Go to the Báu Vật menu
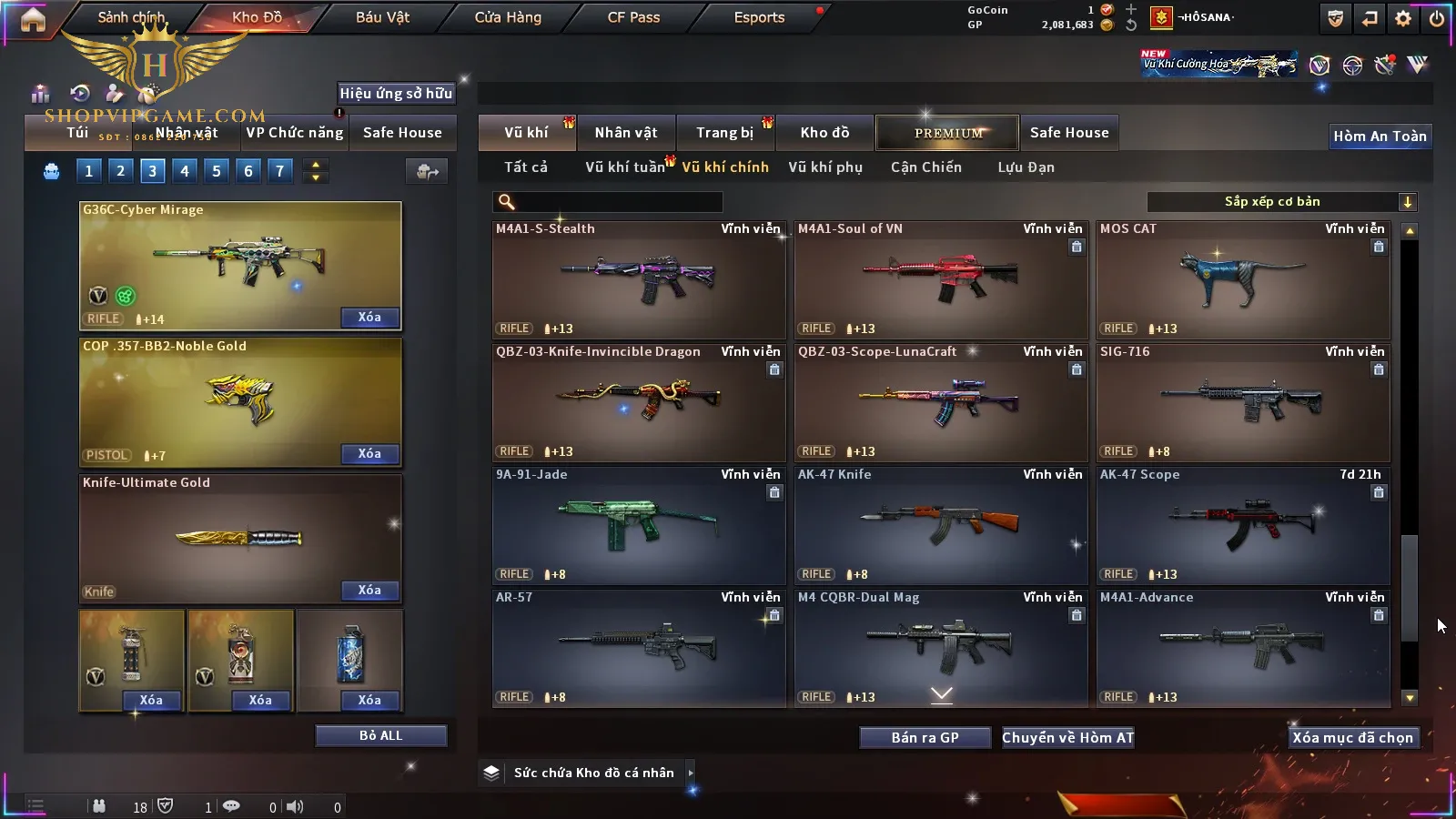The width and height of the screenshot is (1456, 819). point(382,17)
